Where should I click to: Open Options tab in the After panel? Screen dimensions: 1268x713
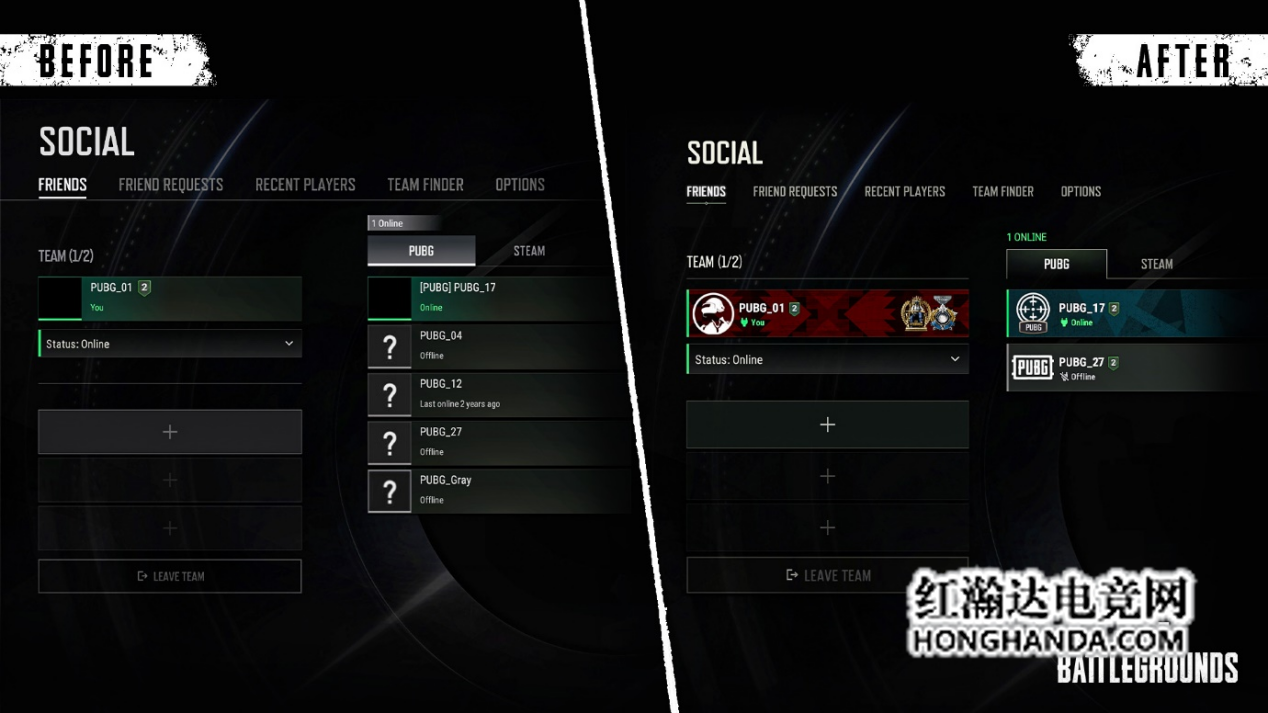[x=1080, y=192]
